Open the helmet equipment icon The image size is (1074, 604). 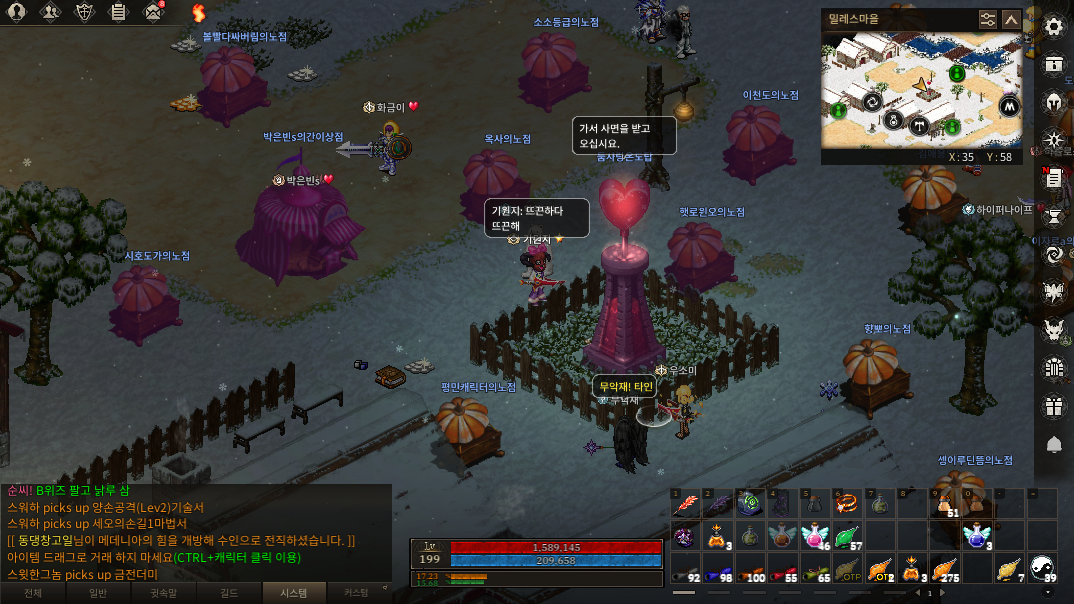click(x=1054, y=102)
